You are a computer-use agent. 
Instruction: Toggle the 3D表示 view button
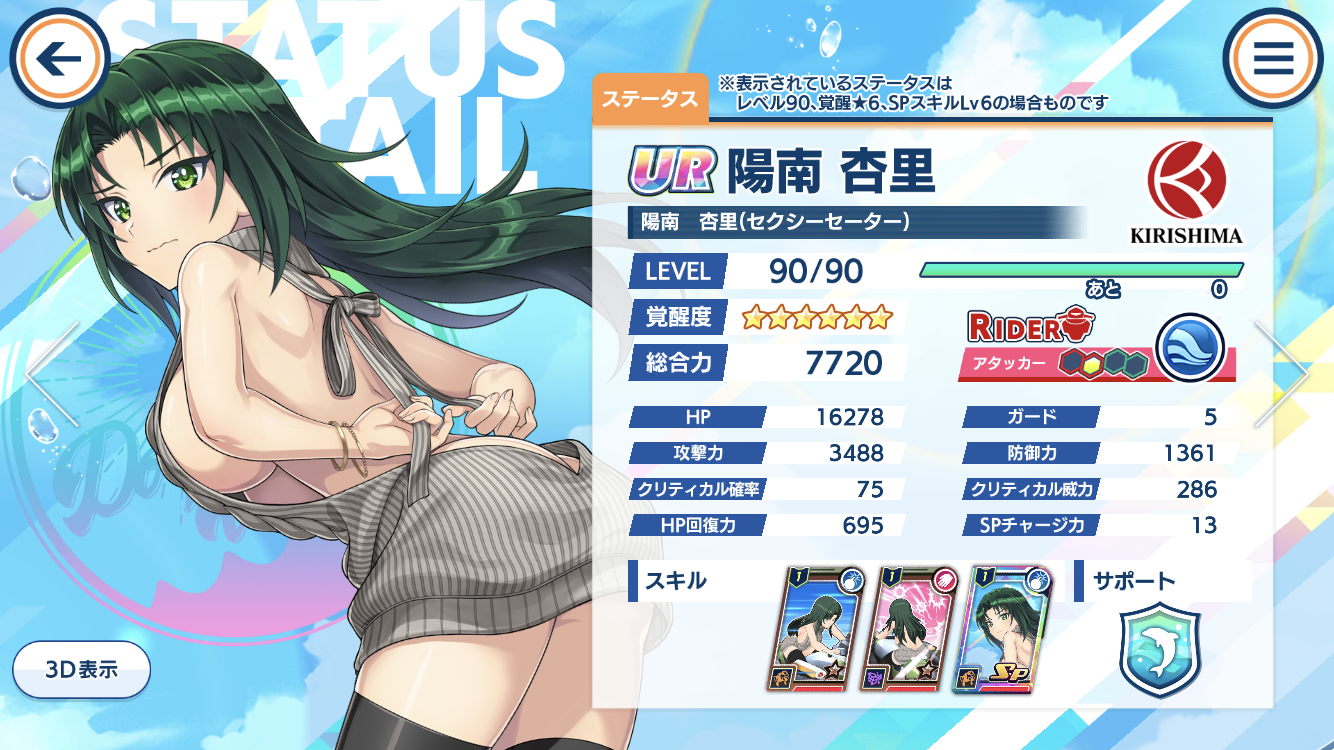tap(81, 669)
